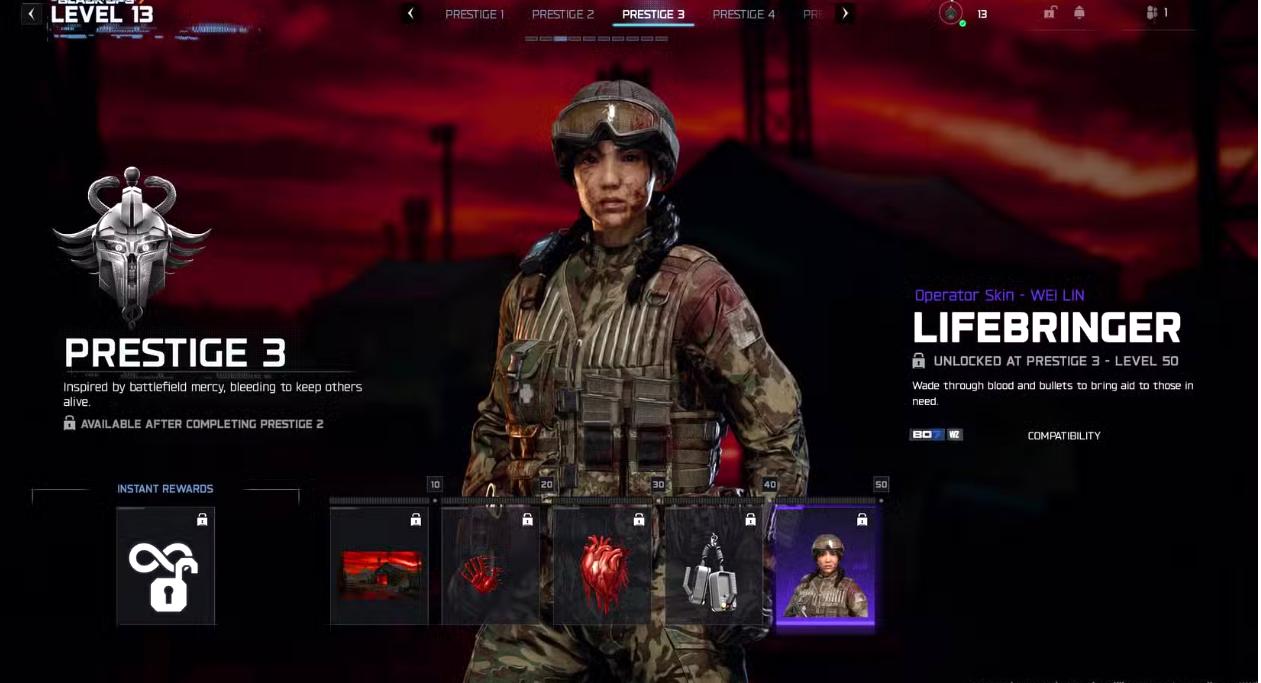Click the unlock token padlock icon

(x=1050, y=13)
